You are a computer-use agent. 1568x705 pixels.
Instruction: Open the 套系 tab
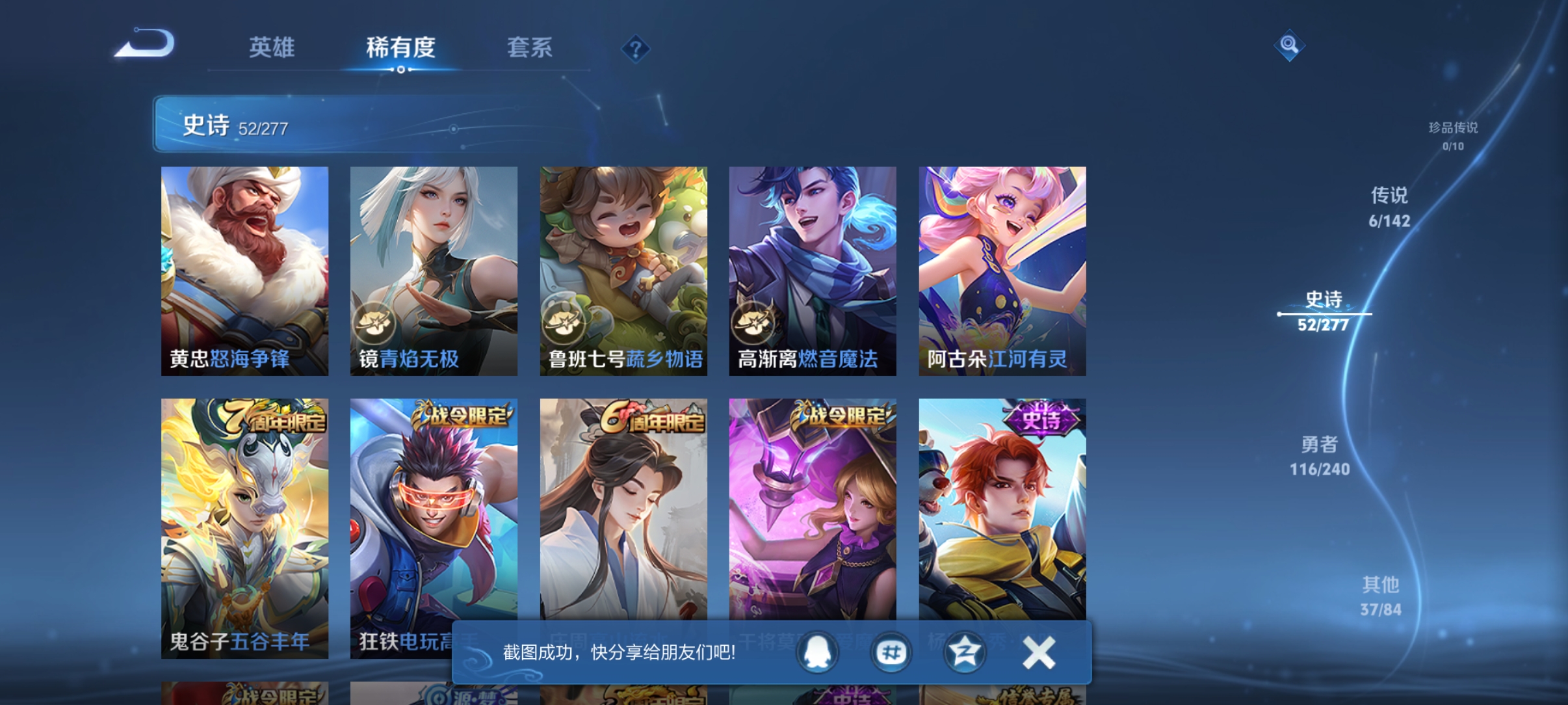530,49
